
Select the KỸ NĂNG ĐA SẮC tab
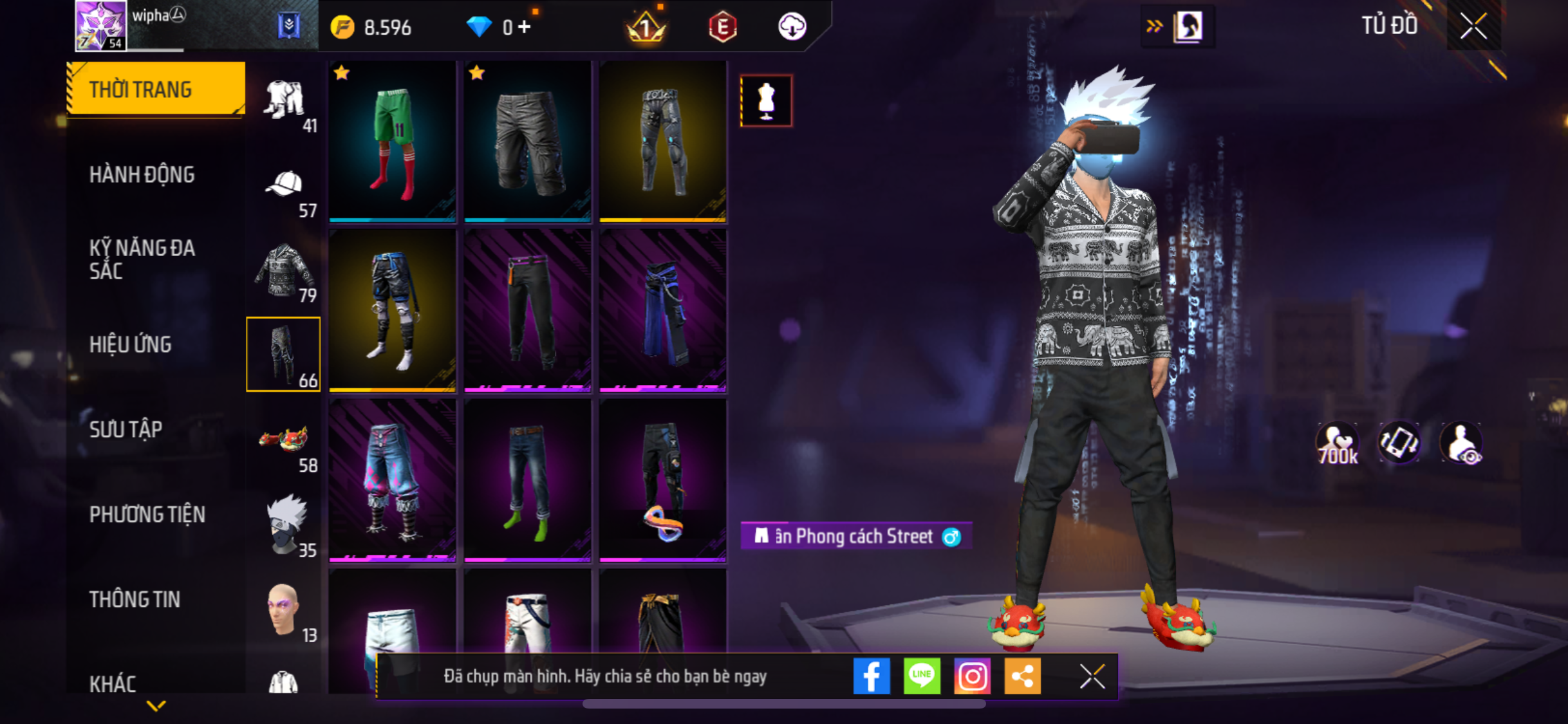coord(142,259)
